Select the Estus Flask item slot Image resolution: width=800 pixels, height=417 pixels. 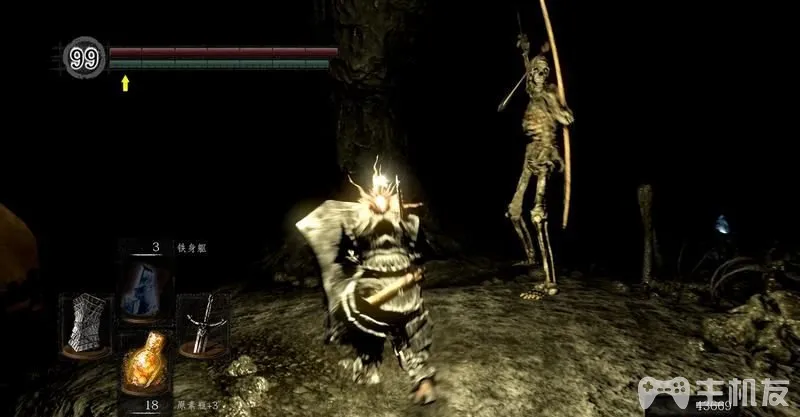click(x=145, y=363)
